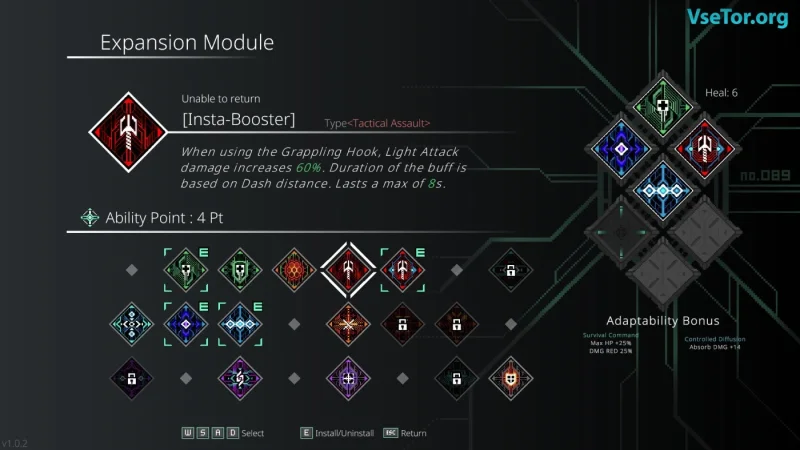Click the green grid module without the E marker
This screenshot has height=450, width=800.
pyautogui.click(x=239, y=269)
